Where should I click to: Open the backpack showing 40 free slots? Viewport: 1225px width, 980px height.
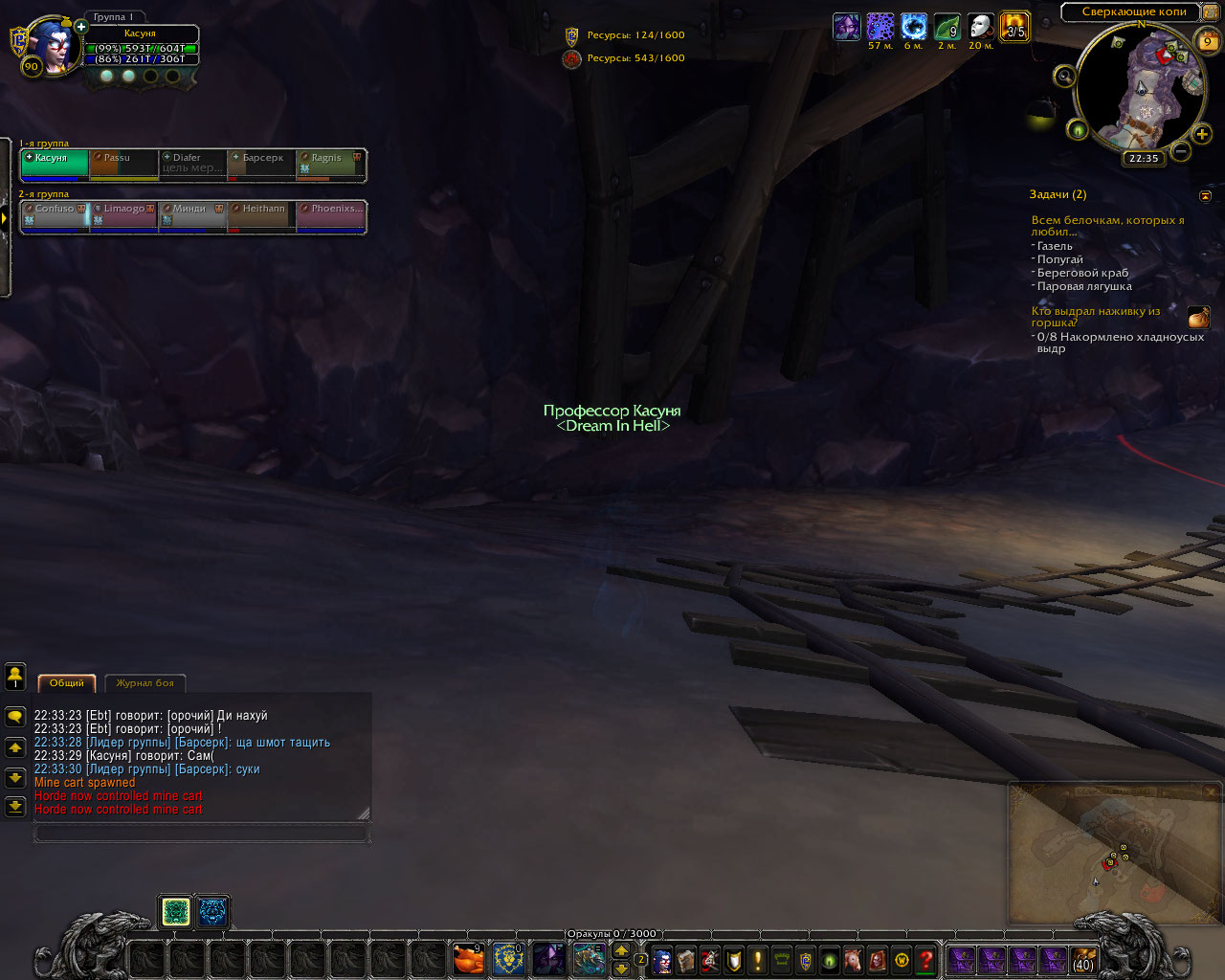click(x=1083, y=959)
